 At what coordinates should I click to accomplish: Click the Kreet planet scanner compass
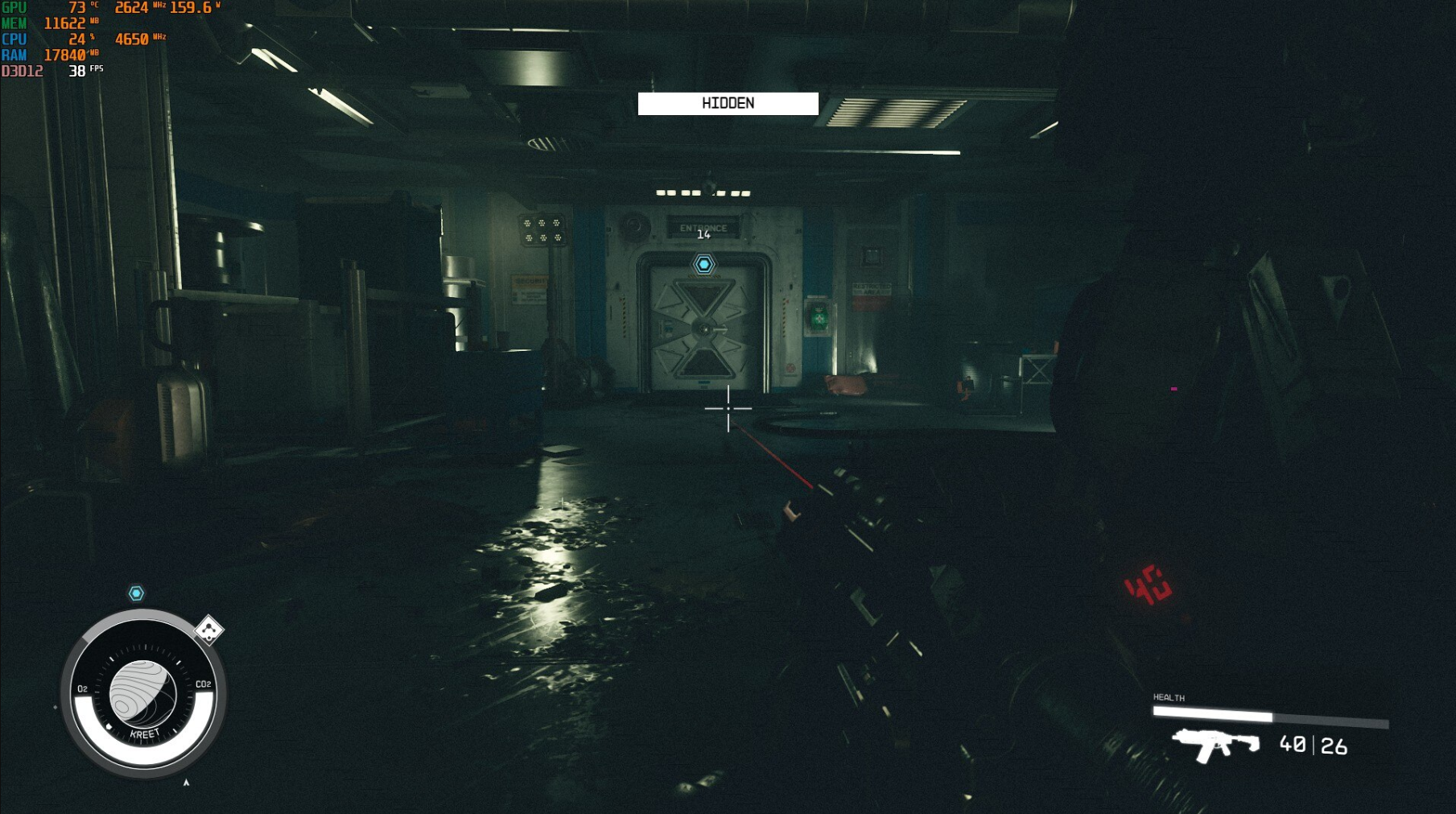click(143, 694)
